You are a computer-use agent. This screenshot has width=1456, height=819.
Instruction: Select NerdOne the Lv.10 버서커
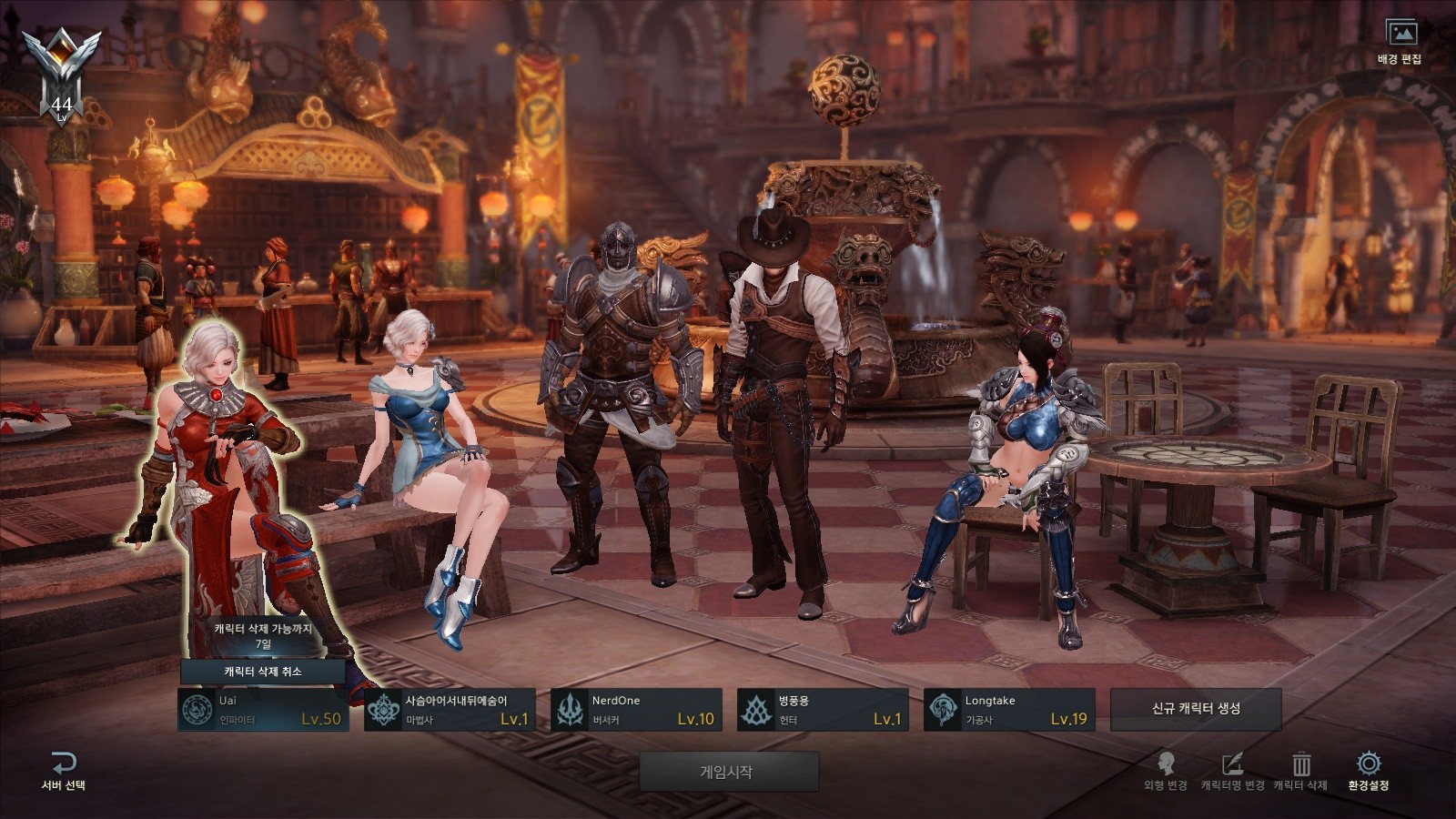[x=636, y=710]
